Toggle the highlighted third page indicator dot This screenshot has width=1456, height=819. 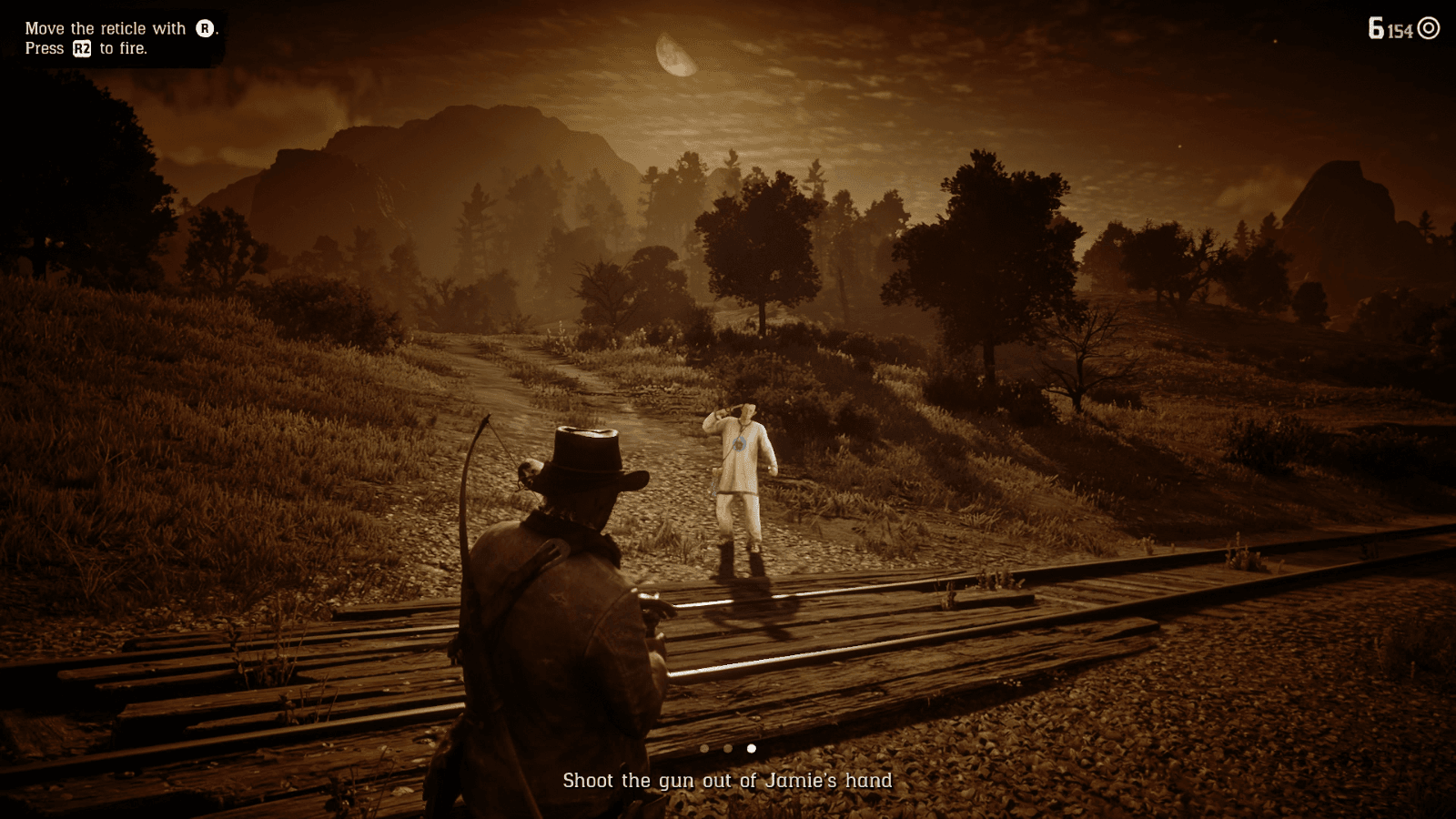coord(751,749)
